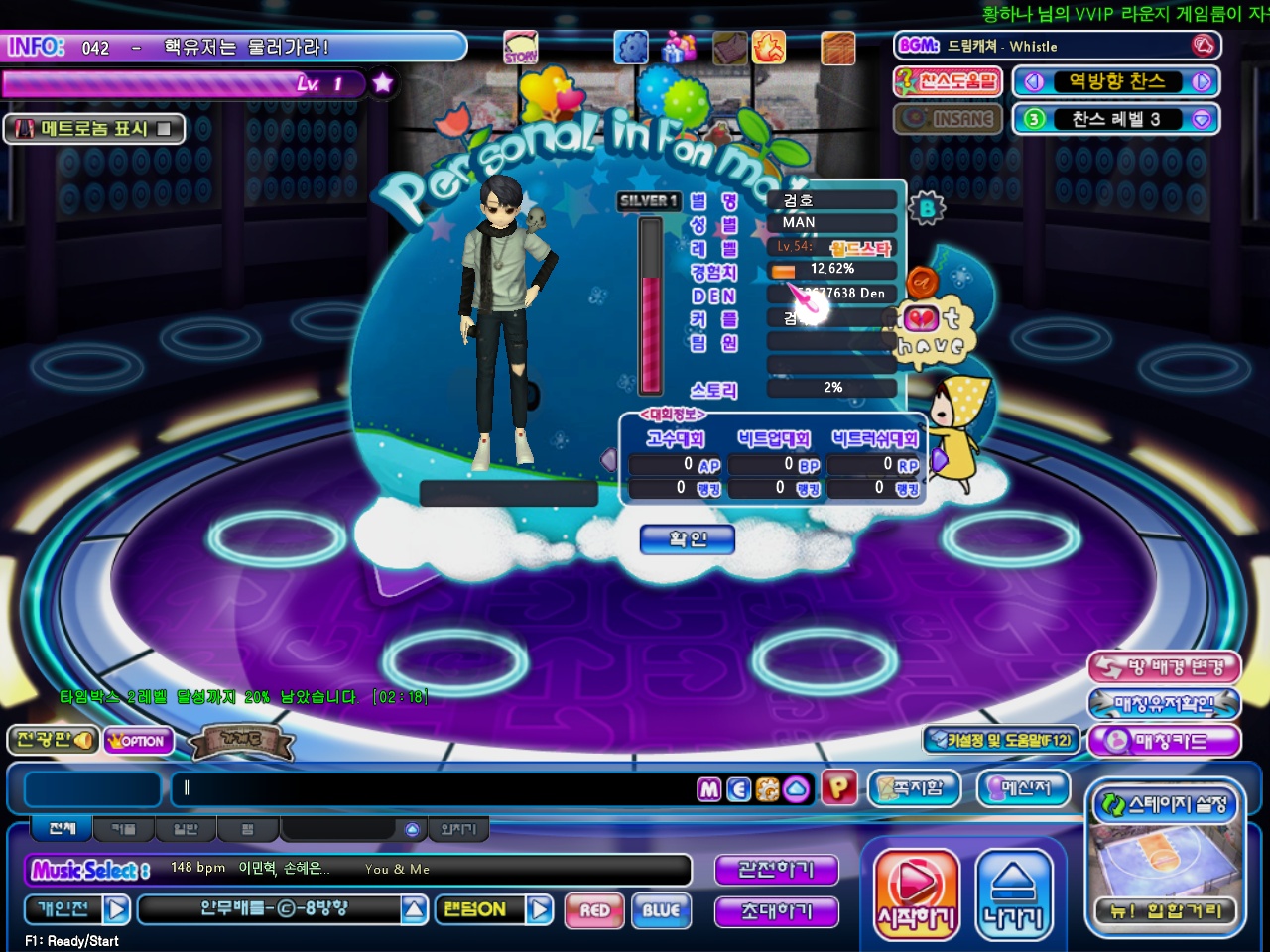The width and height of the screenshot is (1270, 952).
Task: Confirm the personal information popup with 확인
Action: [x=688, y=539]
